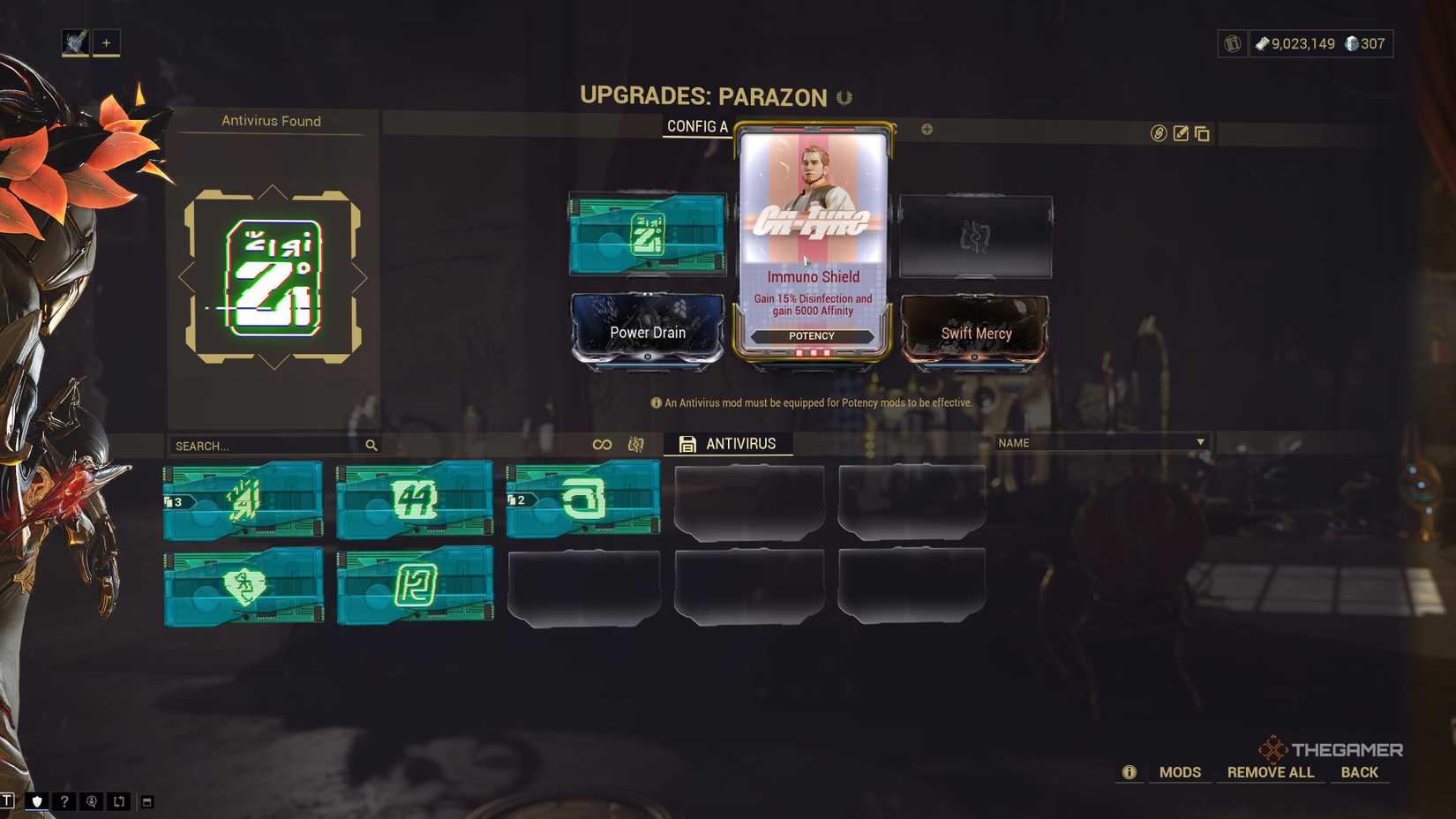The width and height of the screenshot is (1456, 819).
Task: Select the search magnifier icon
Action: (x=371, y=445)
